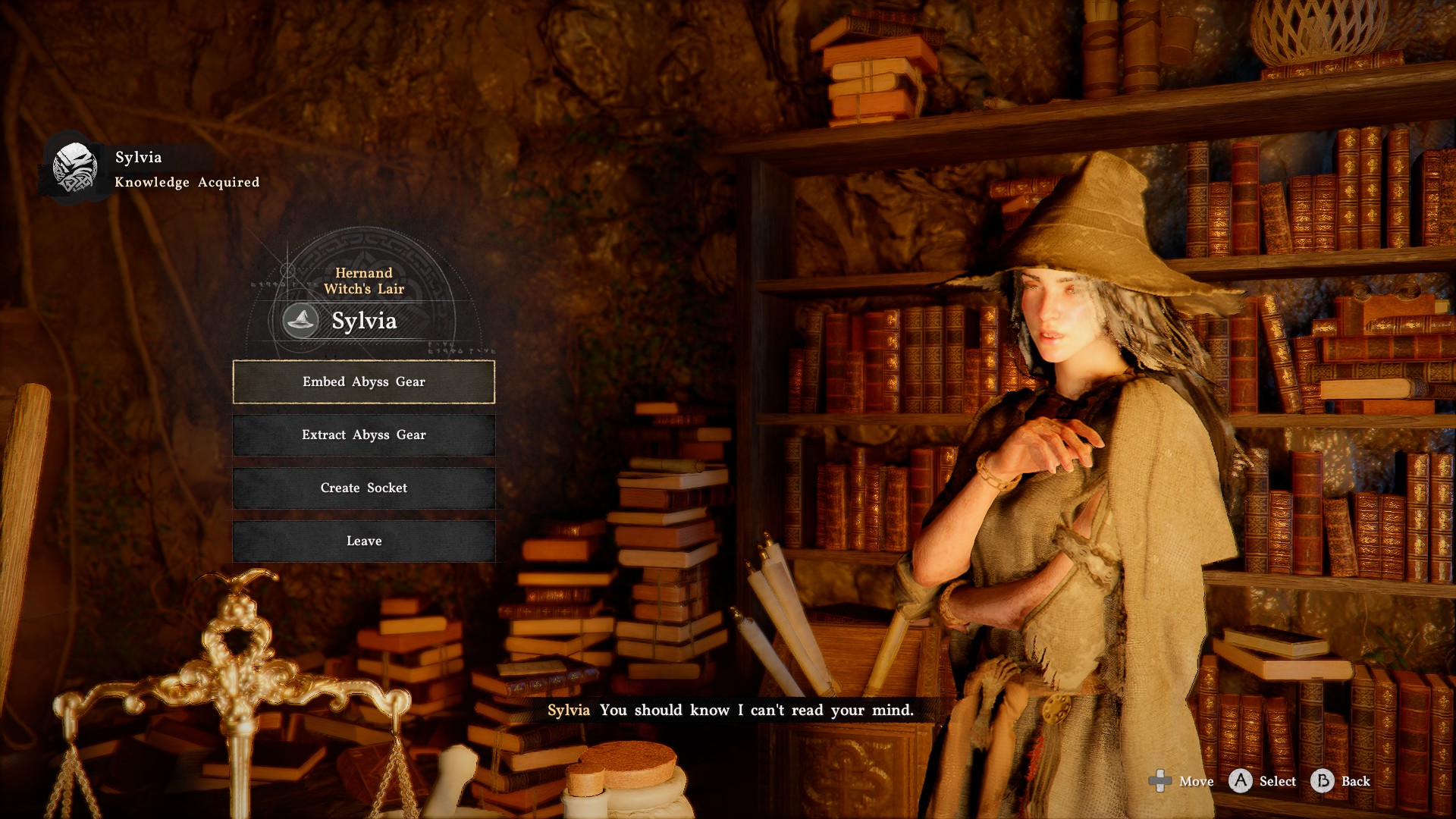Image resolution: width=1456 pixels, height=819 pixels.
Task: Select Embed Abyss Gear option
Action: click(x=364, y=381)
